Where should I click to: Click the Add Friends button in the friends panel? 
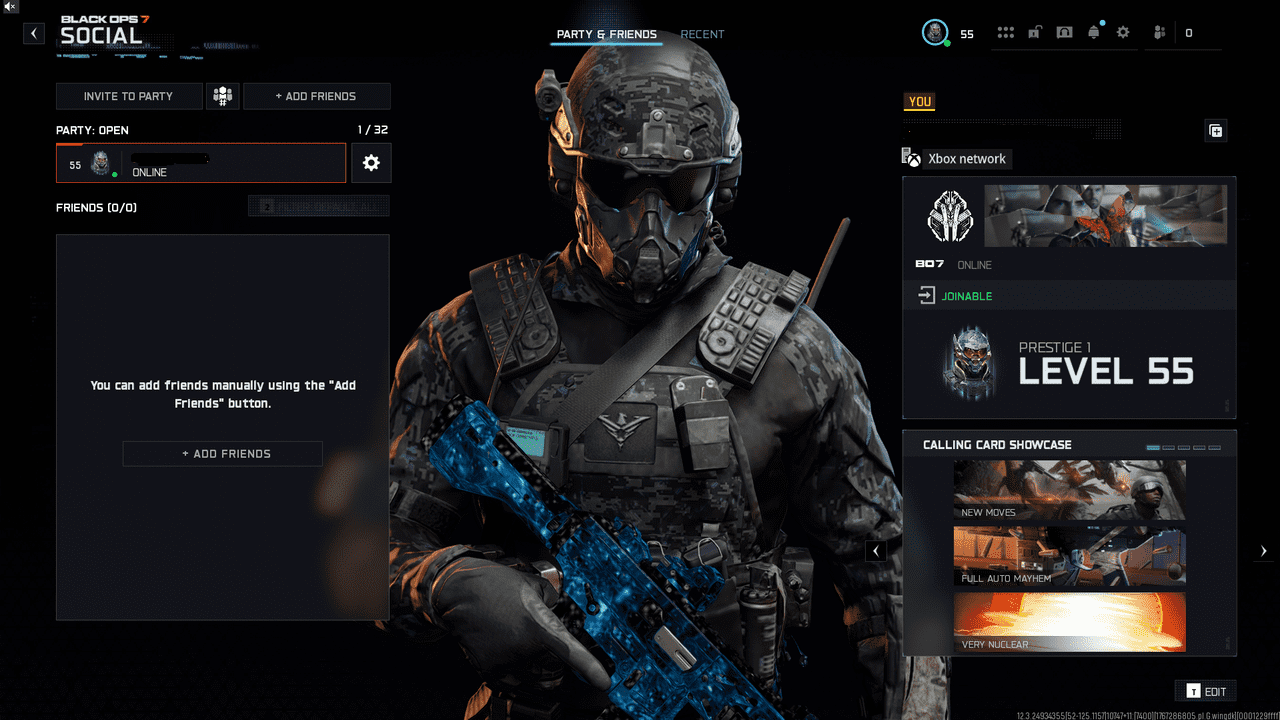point(222,453)
